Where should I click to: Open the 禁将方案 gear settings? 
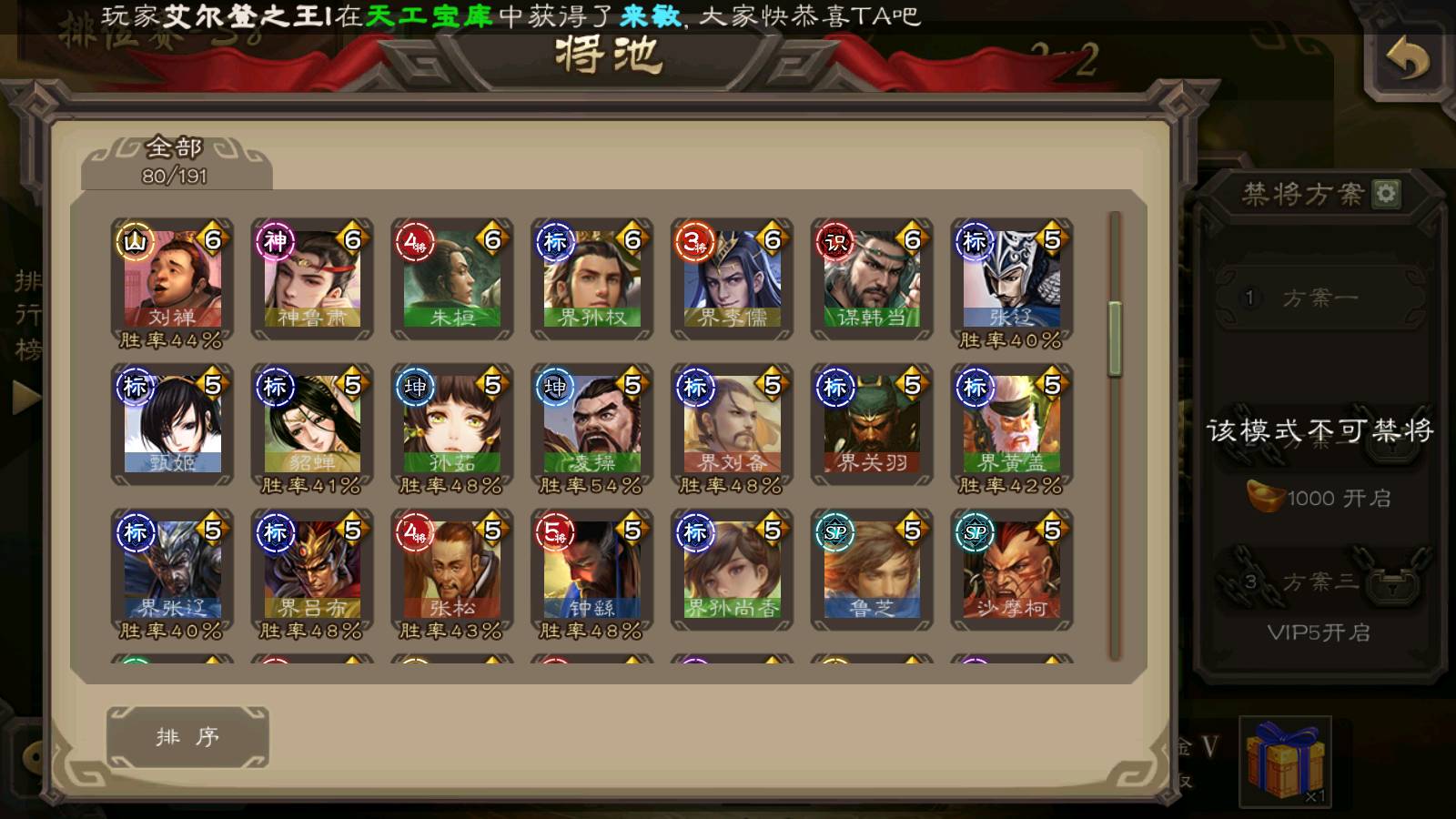point(1386,194)
